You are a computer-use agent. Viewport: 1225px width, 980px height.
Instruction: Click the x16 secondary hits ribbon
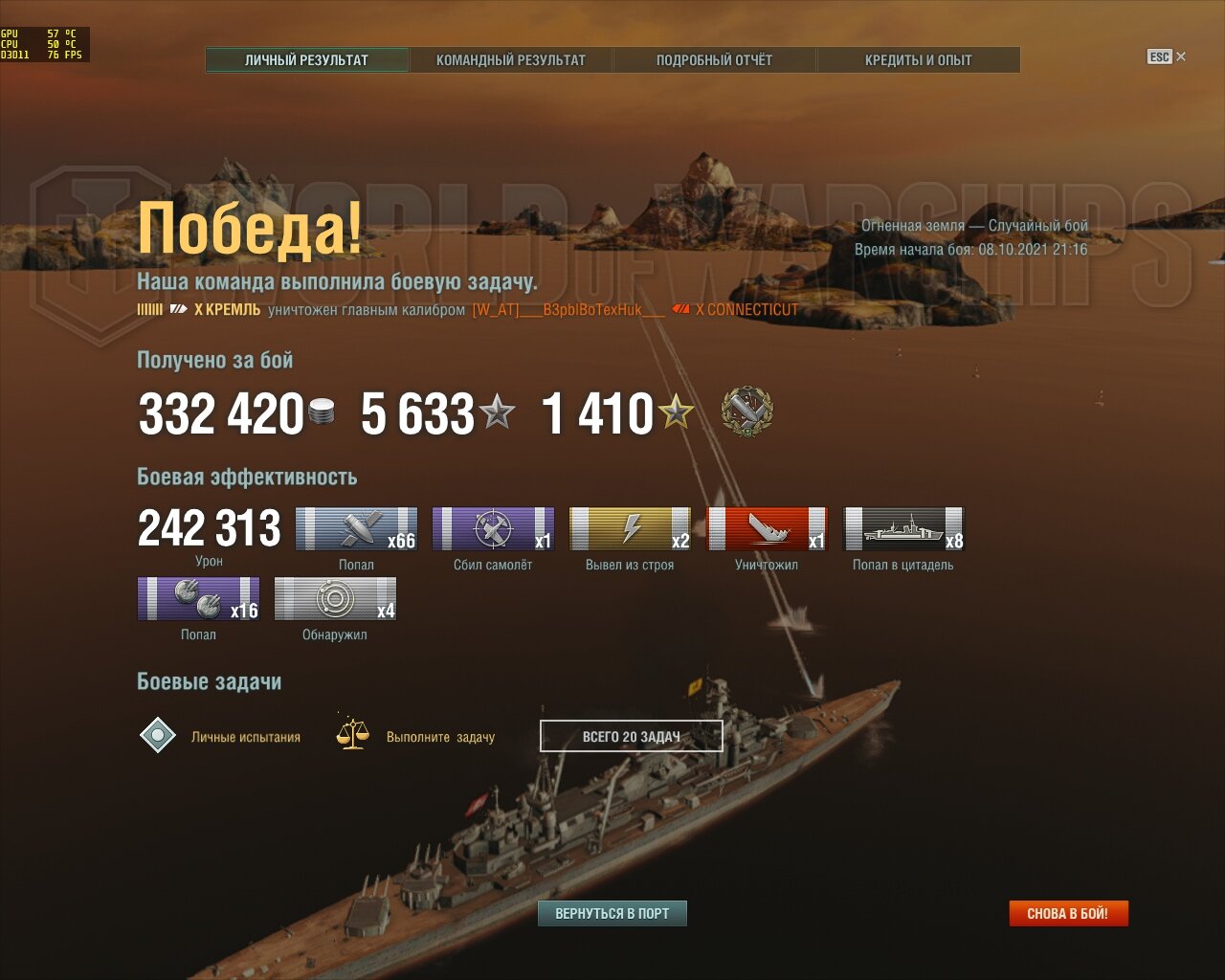click(x=198, y=599)
